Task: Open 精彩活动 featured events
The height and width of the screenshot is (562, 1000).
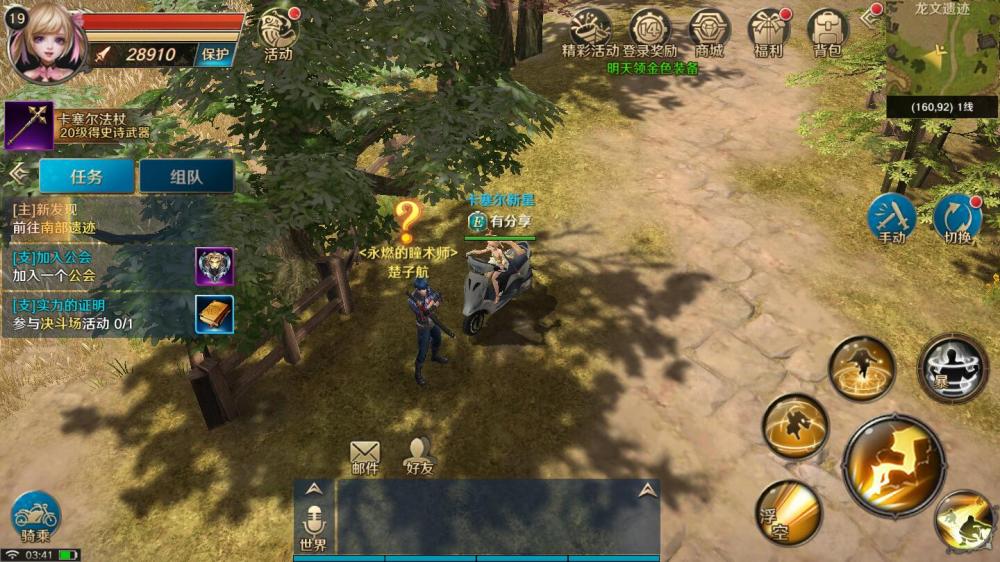Action: [590, 32]
